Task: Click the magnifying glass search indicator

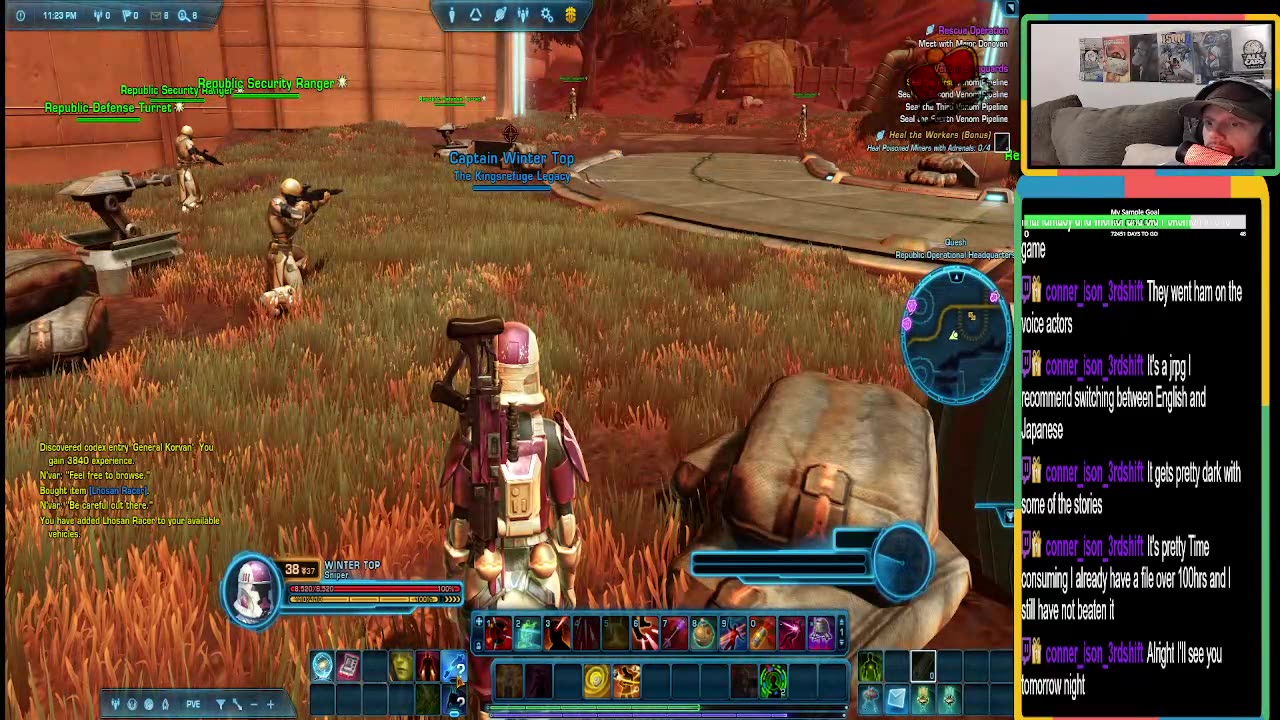Action: (184, 15)
